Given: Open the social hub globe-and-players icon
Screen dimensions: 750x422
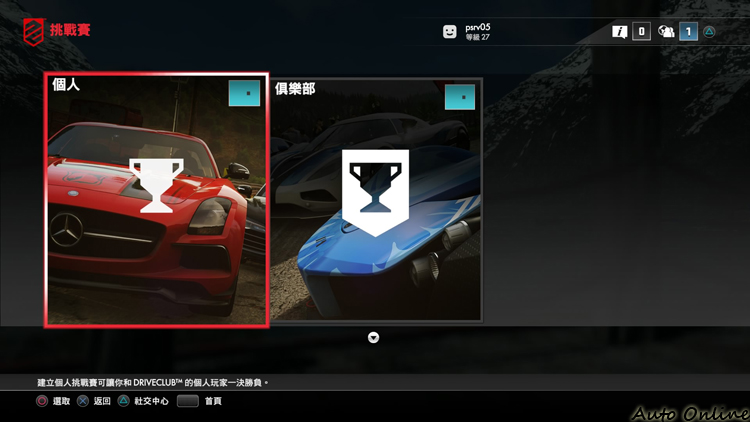Looking at the screenshot, I should (x=666, y=32).
